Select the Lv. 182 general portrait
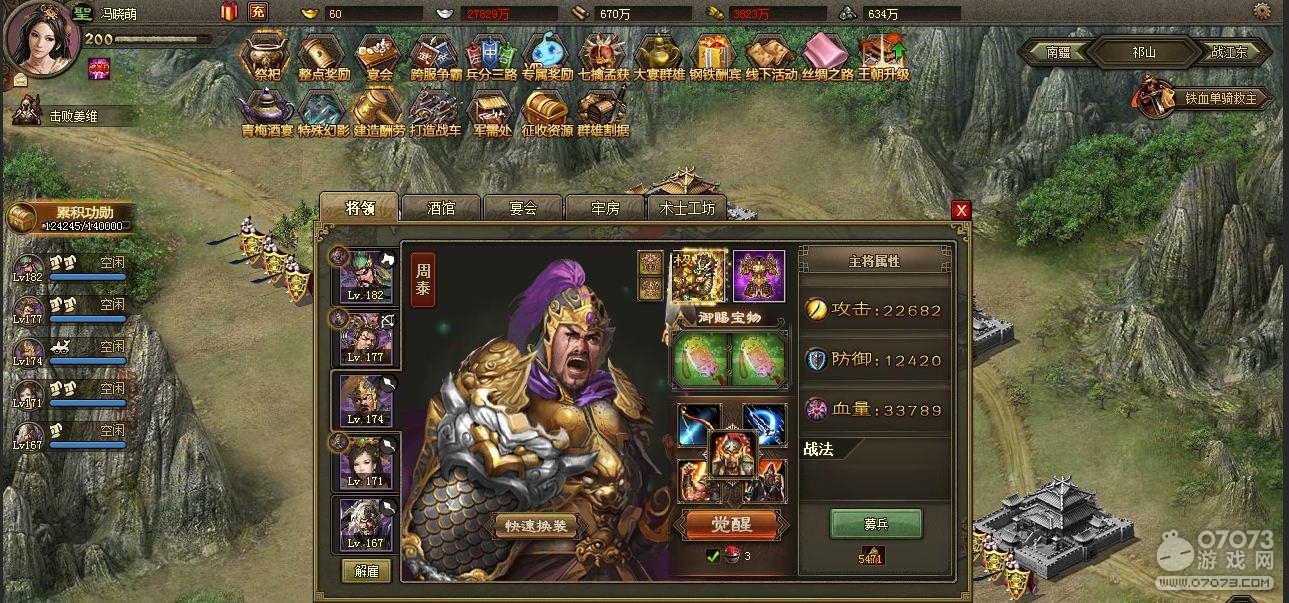The height and width of the screenshot is (603, 1289). click(x=365, y=276)
